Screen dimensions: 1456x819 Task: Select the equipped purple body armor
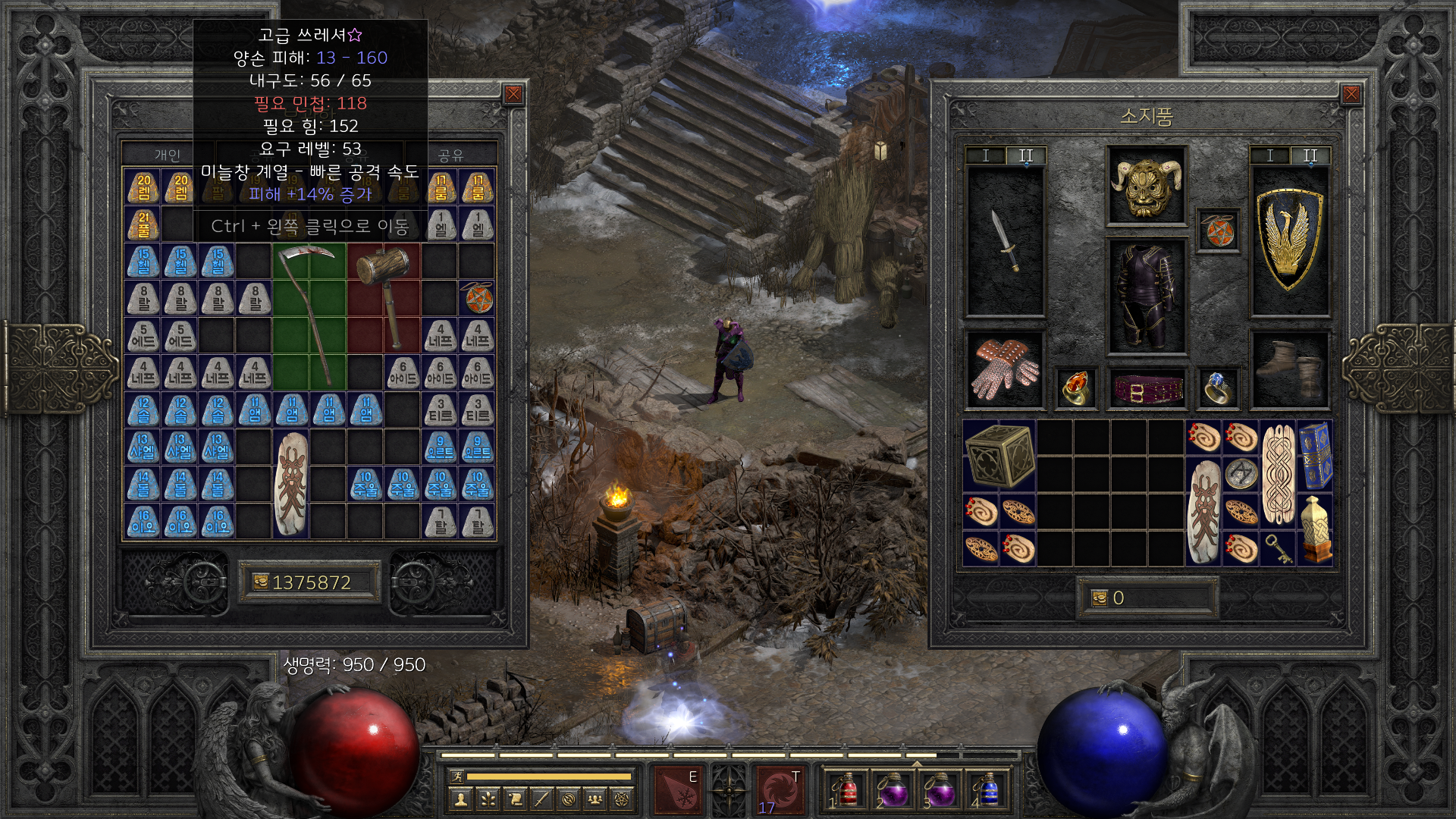pos(1146,296)
